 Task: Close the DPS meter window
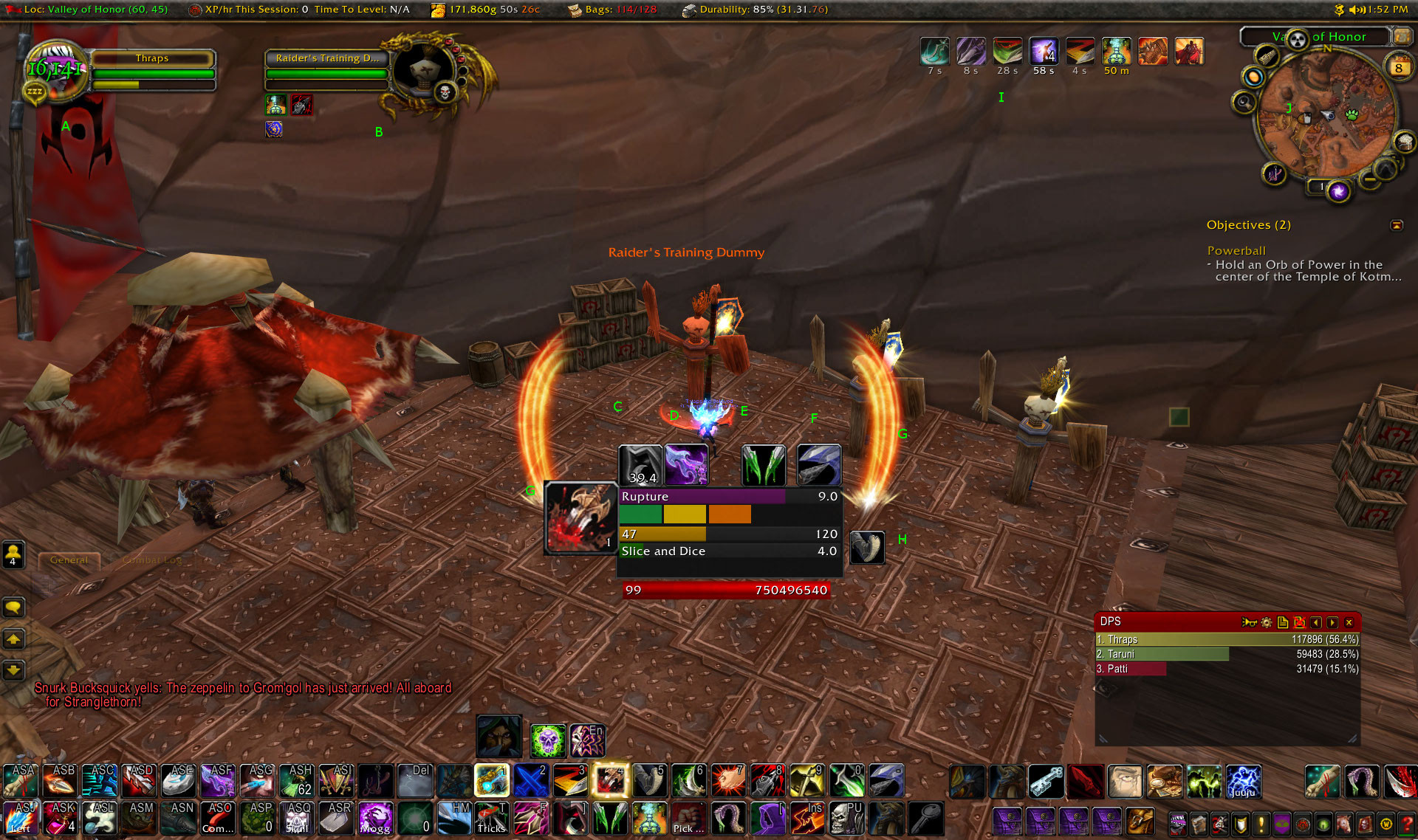click(x=1349, y=622)
